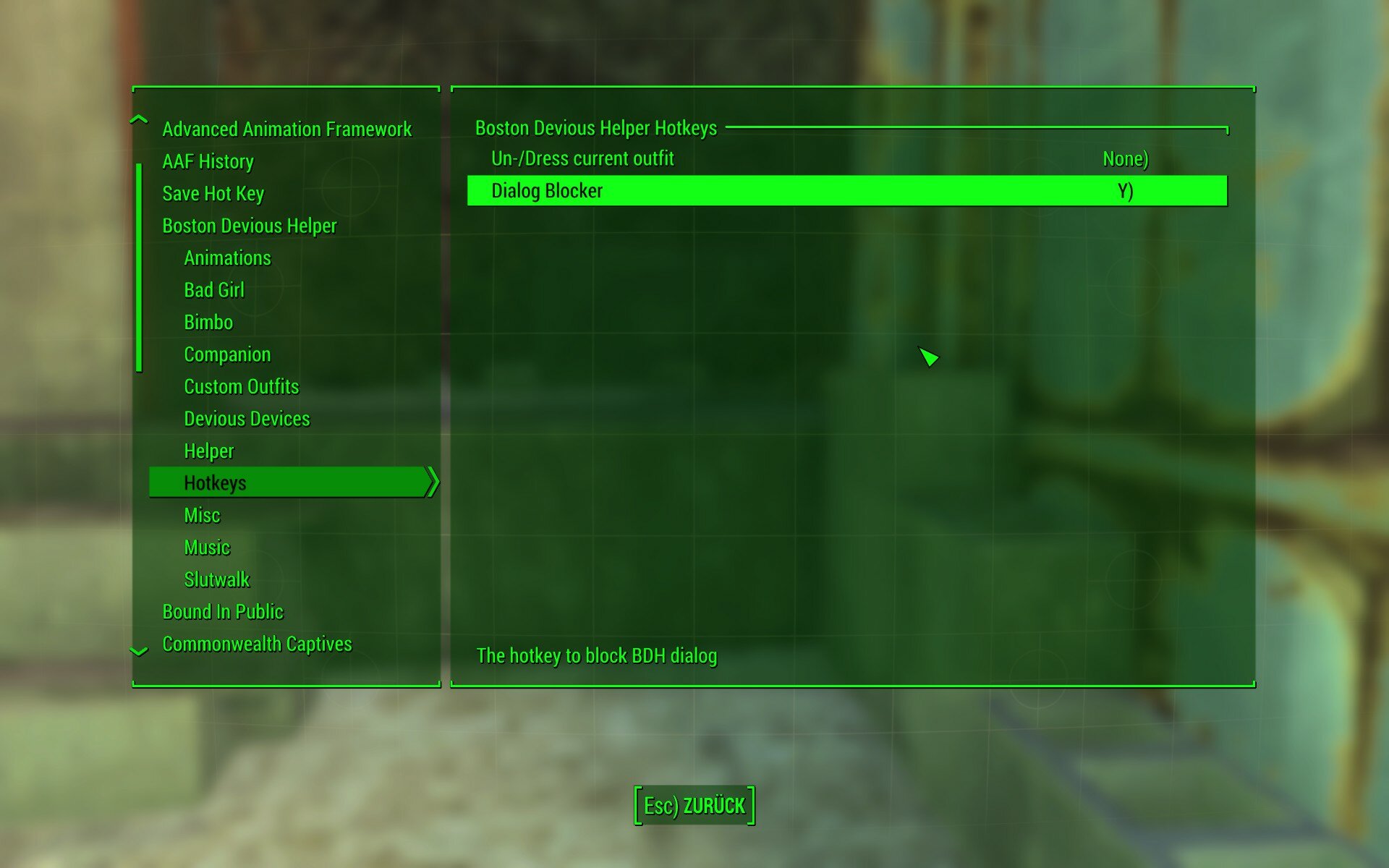Image resolution: width=1389 pixels, height=868 pixels.
Task: Expand the Boston Devious Helper category
Action: [x=249, y=226]
